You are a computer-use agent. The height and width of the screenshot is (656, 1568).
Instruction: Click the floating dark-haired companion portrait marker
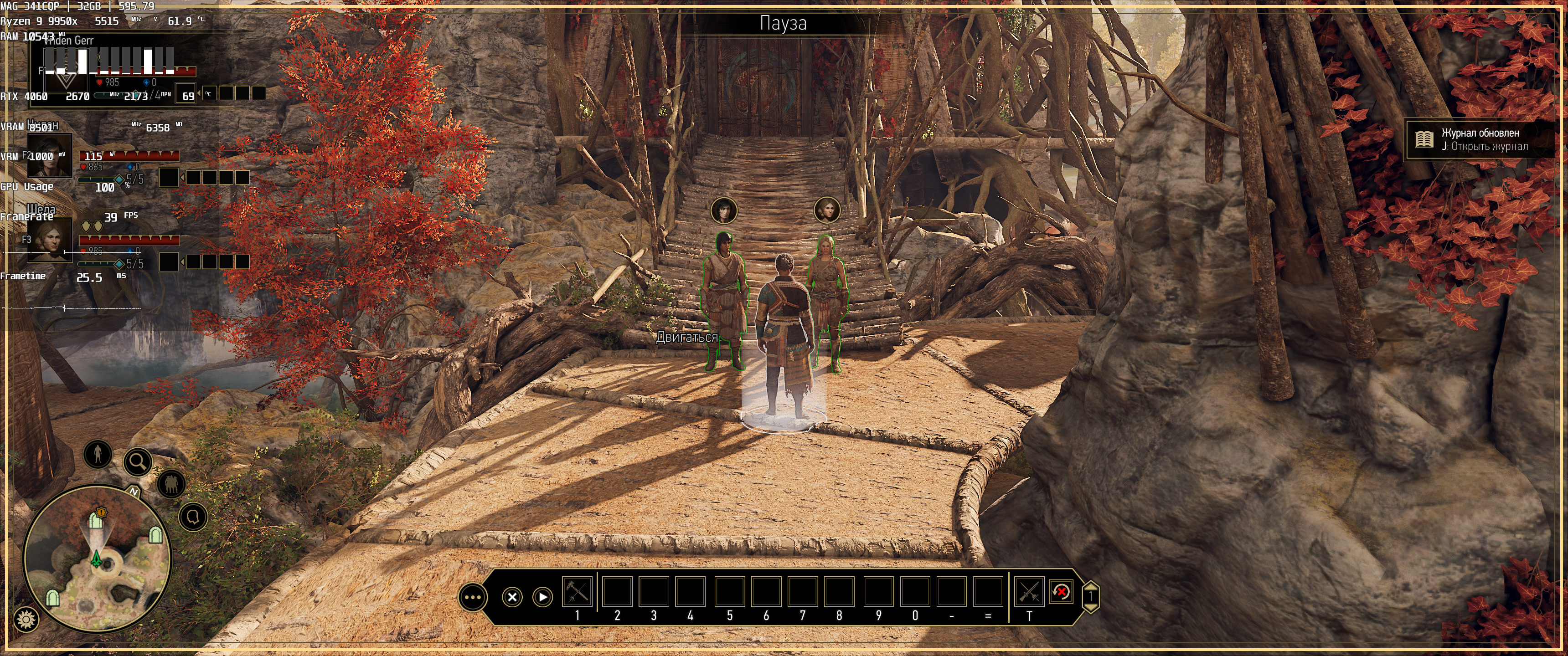point(724,211)
